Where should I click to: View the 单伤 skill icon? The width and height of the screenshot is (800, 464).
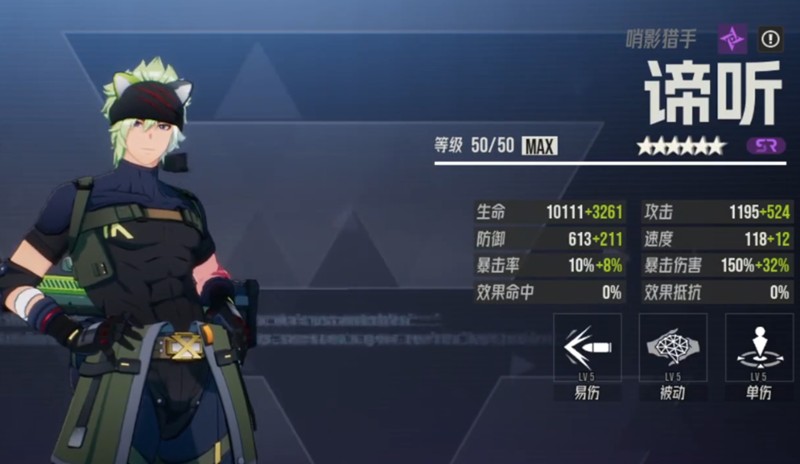tap(759, 347)
